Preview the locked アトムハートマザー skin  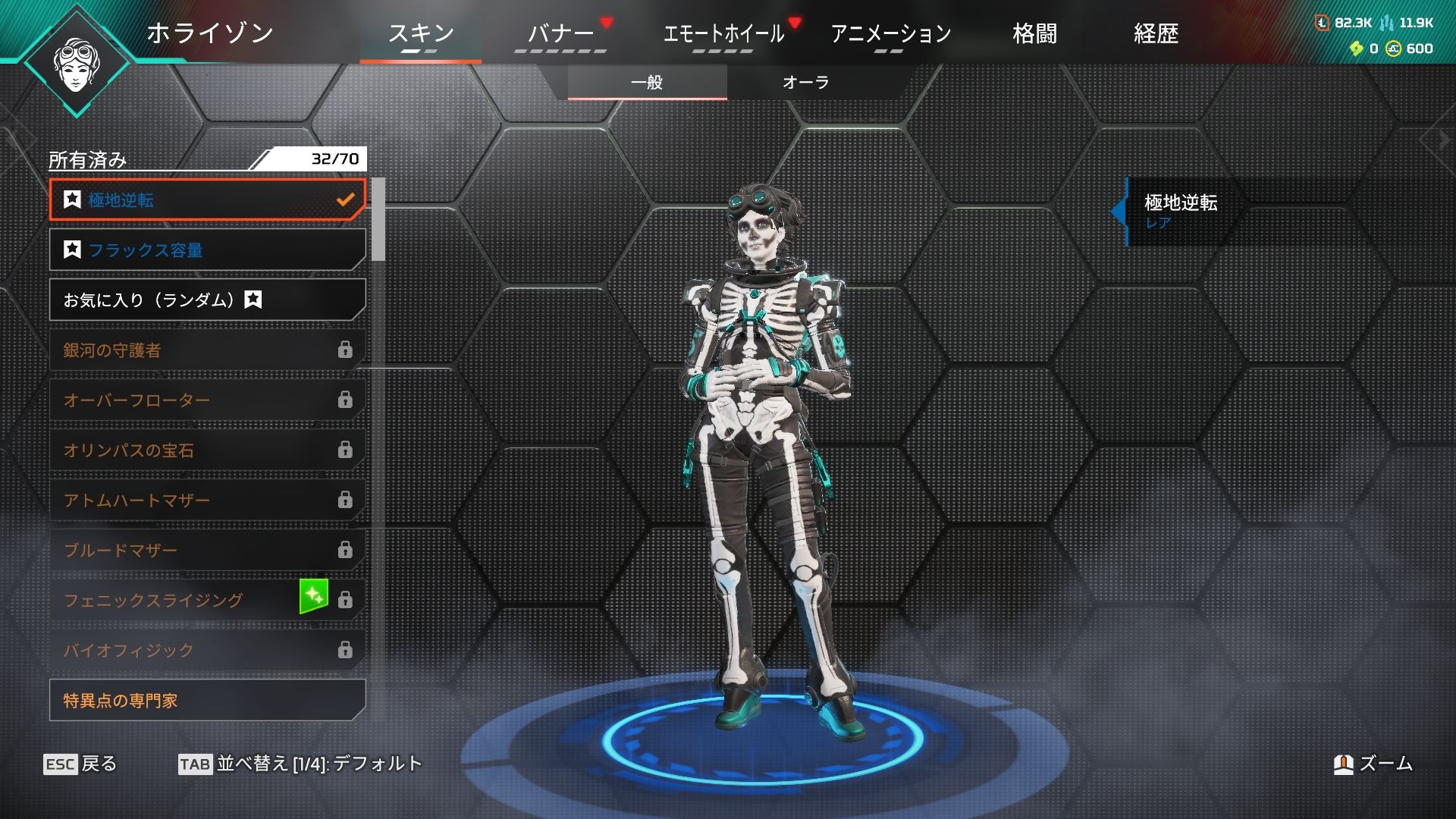pyautogui.click(x=207, y=500)
